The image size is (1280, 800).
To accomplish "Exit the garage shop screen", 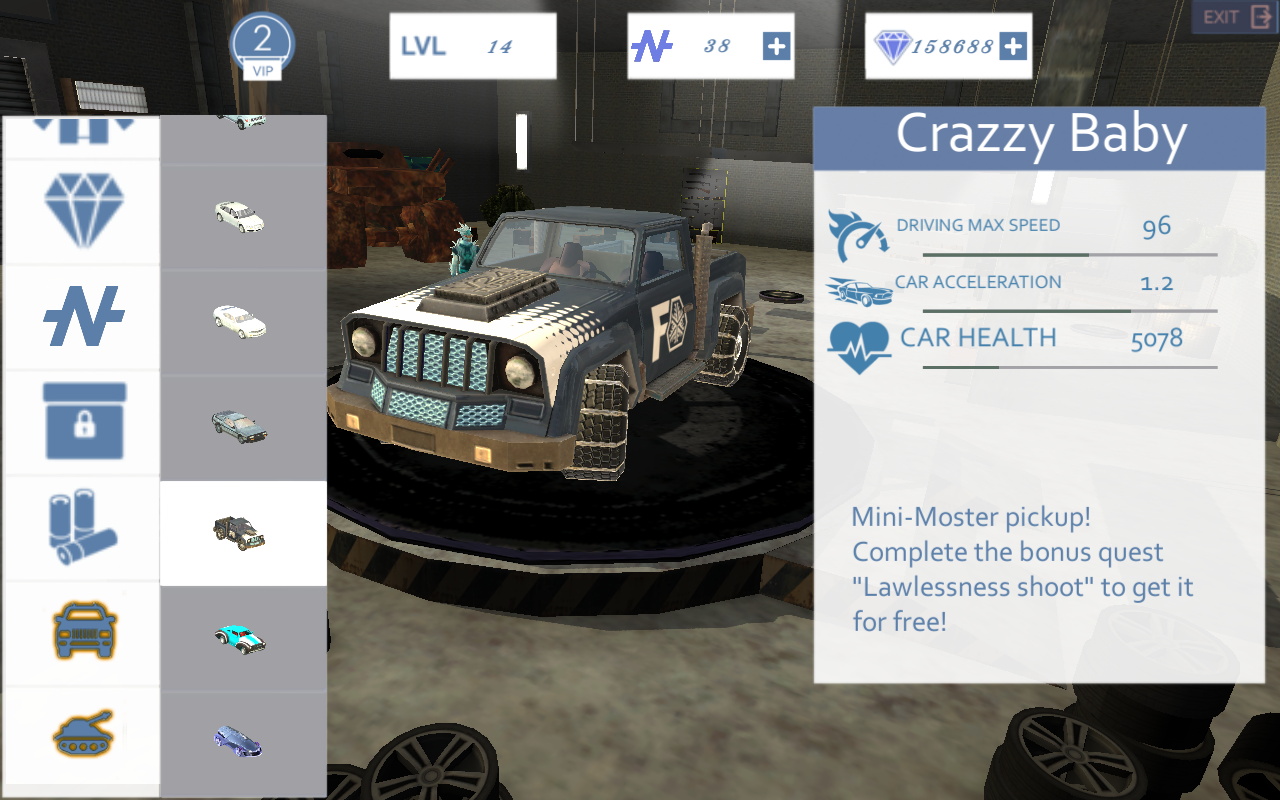I will point(1234,18).
